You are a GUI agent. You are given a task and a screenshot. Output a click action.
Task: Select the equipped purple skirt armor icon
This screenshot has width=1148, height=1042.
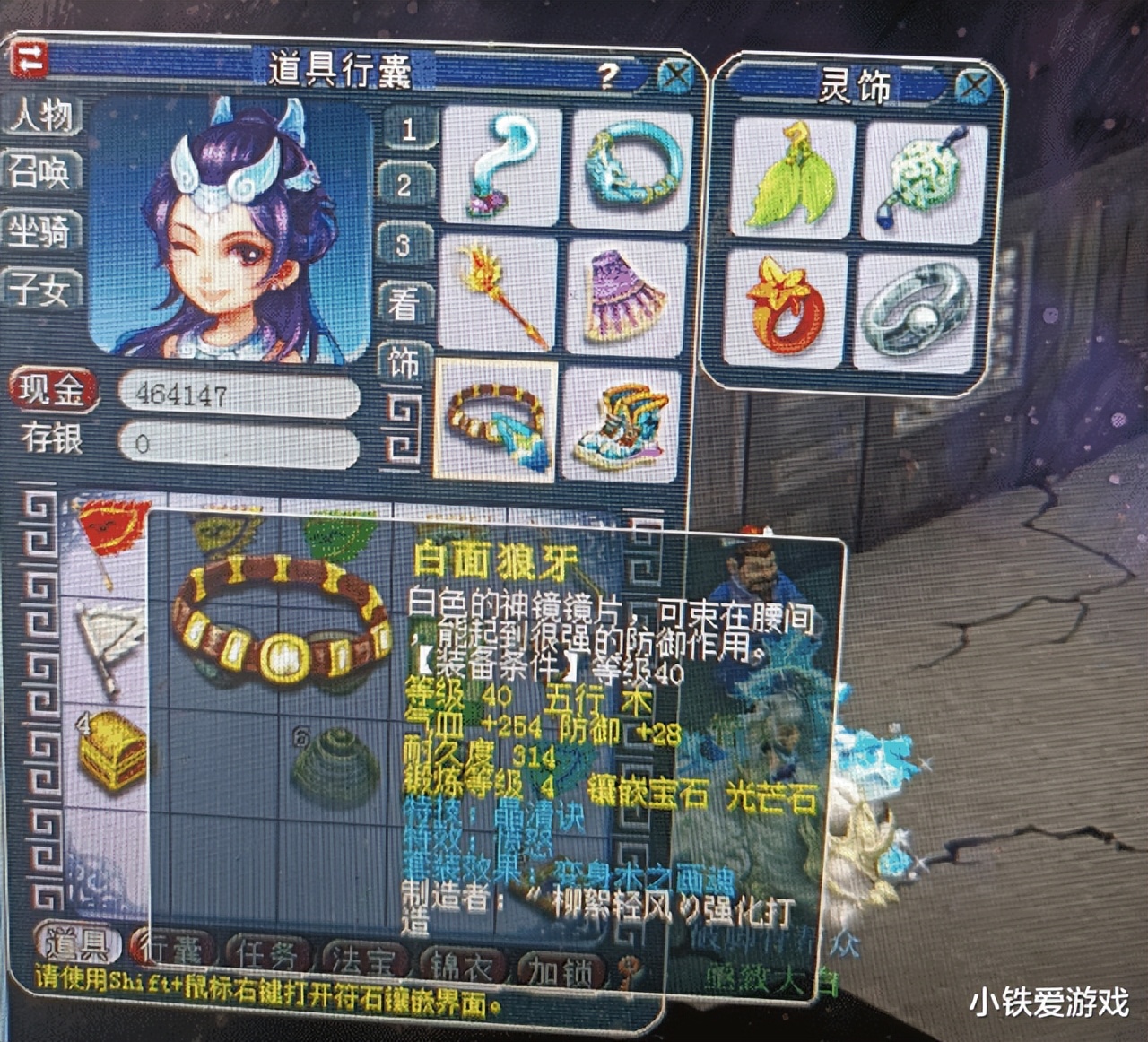(x=617, y=293)
